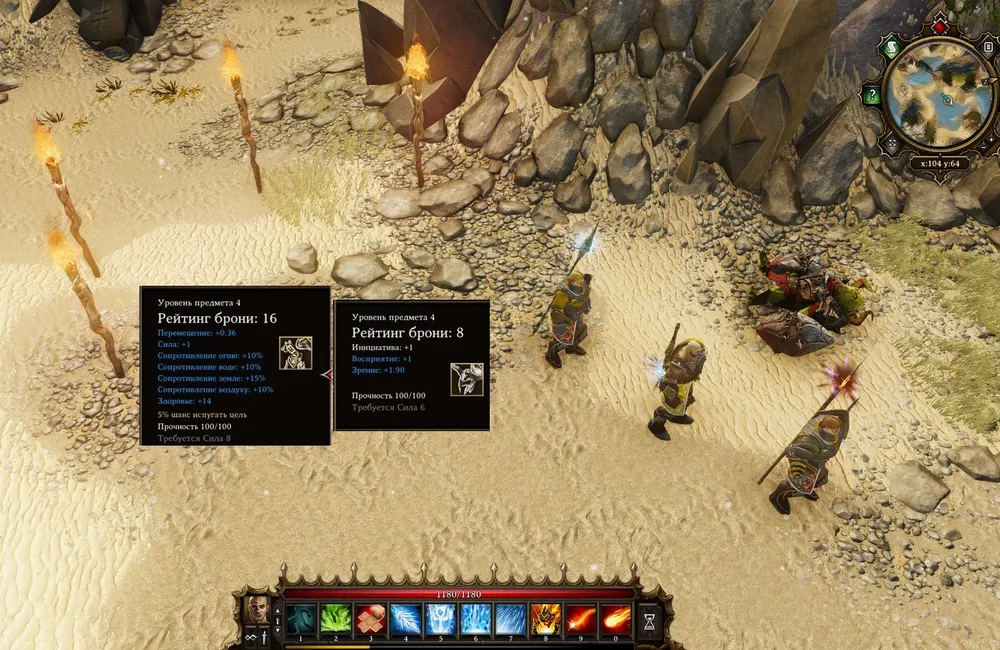Activate the fiery golem summon skill
Image resolution: width=1000 pixels, height=650 pixels.
(545, 619)
